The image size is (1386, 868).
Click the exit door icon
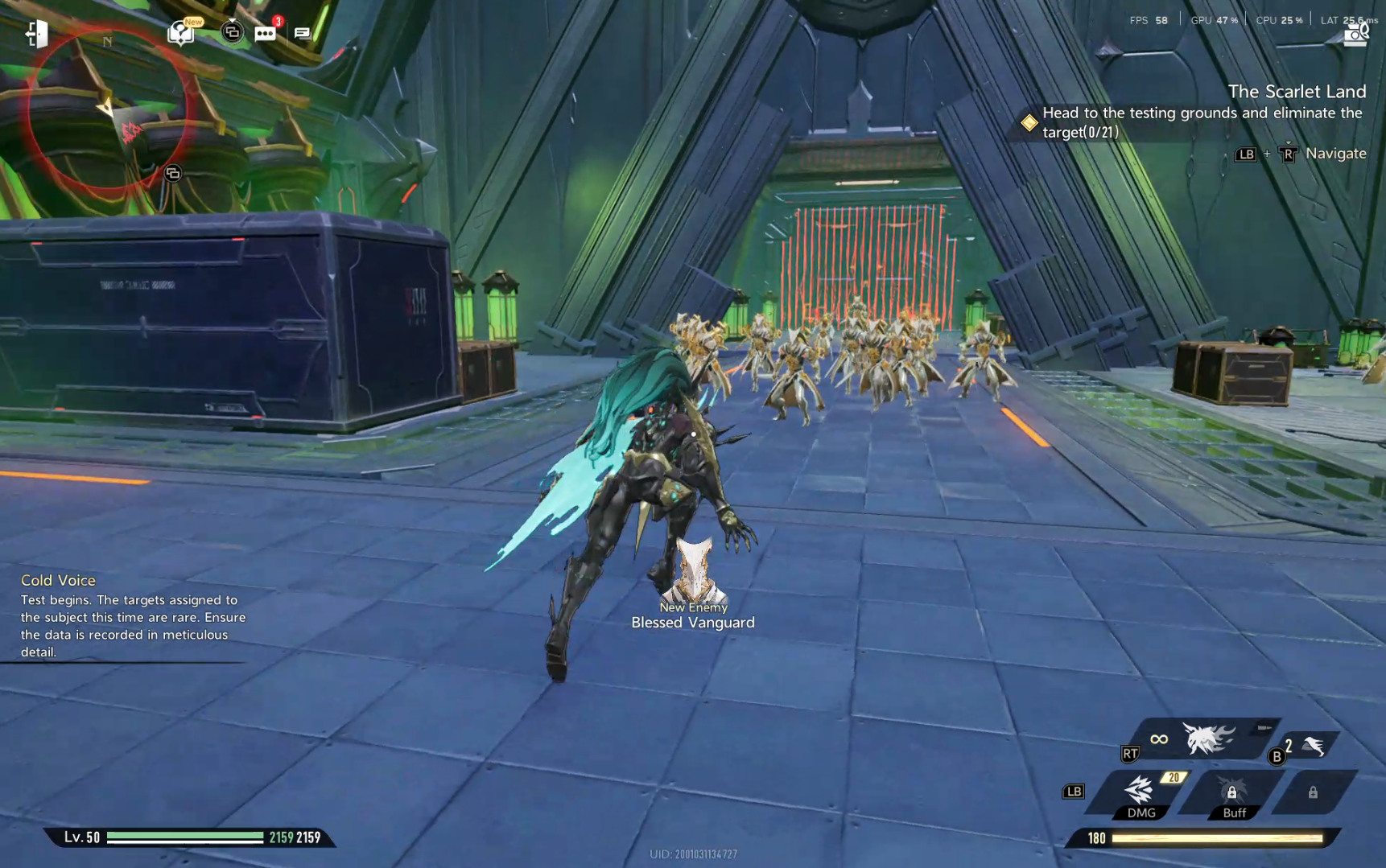point(36,34)
